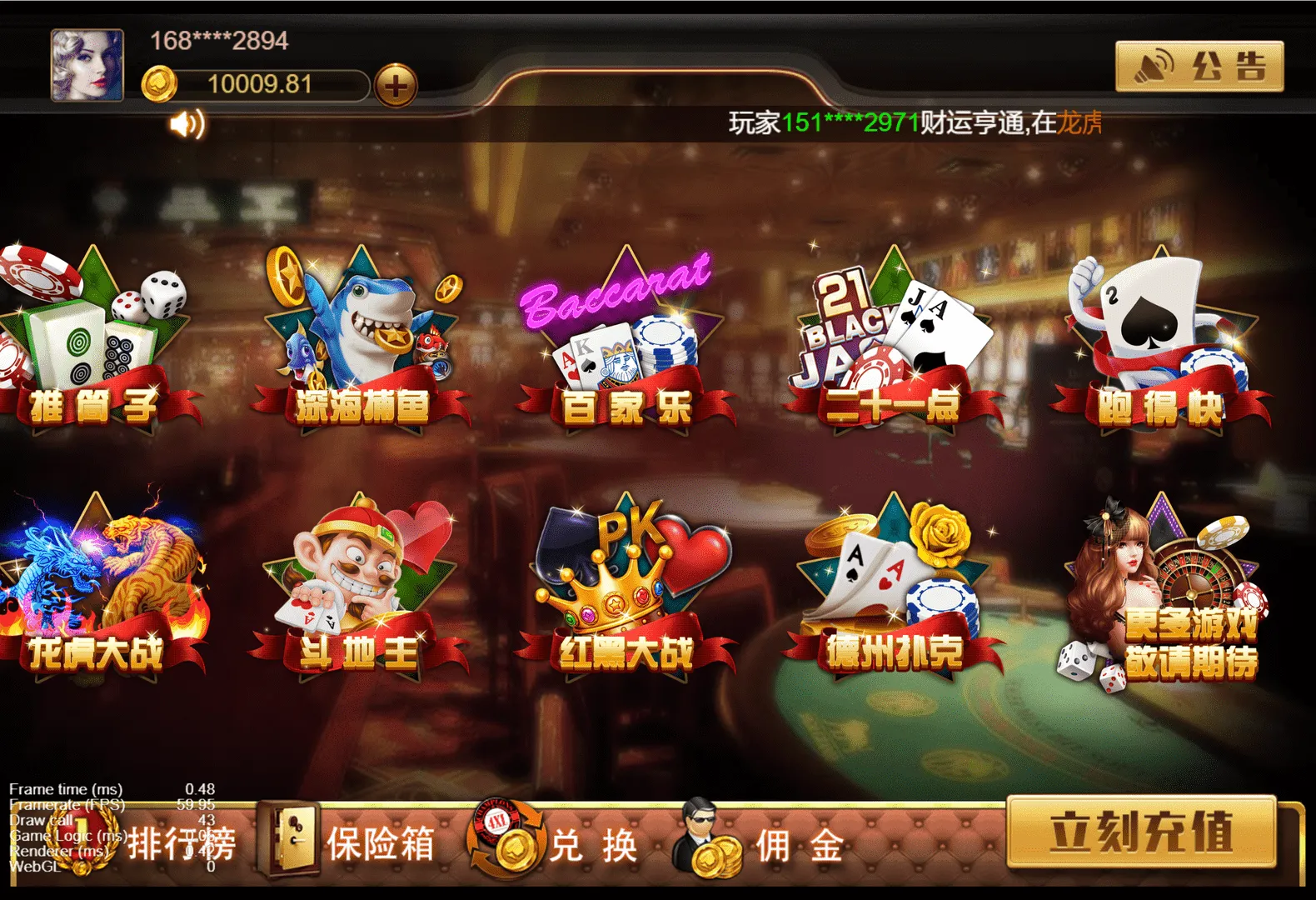Click the coin balance showing 10009.81
The height and width of the screenshot is (900, 1316).
pos(258,83)
